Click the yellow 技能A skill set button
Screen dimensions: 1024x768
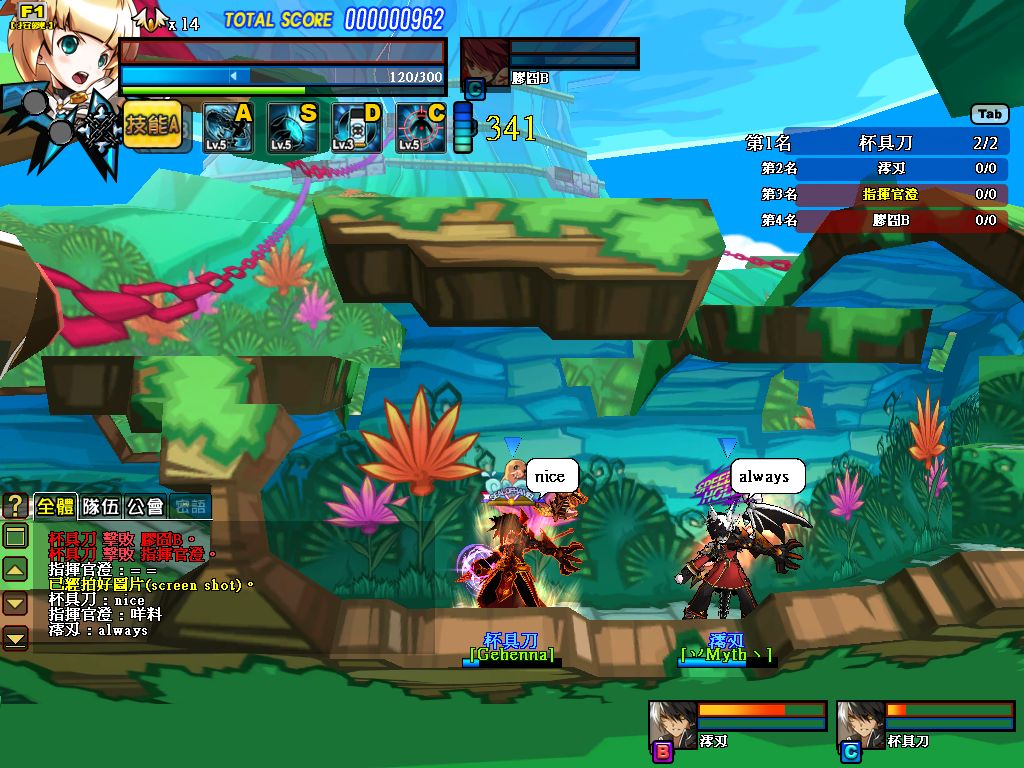click(x=153, y=125)
